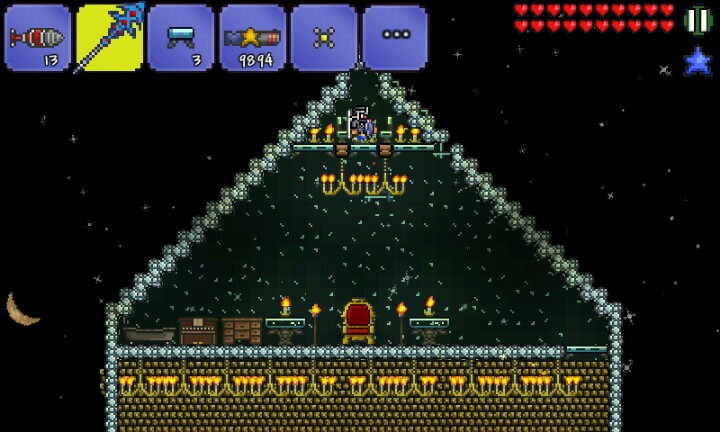Viewport: 720px width, 432px height.
Task: Open the inventory with the three-dots button
Action: coord(396,38)
